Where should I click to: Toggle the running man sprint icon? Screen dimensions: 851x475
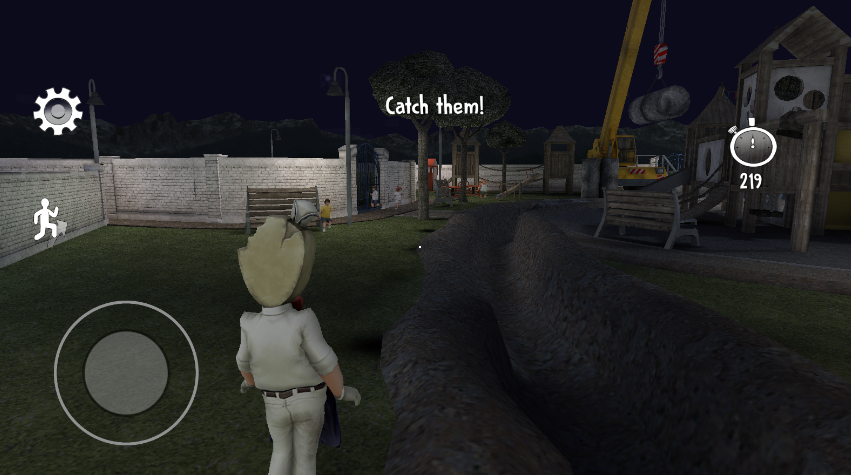coord(46,220)
